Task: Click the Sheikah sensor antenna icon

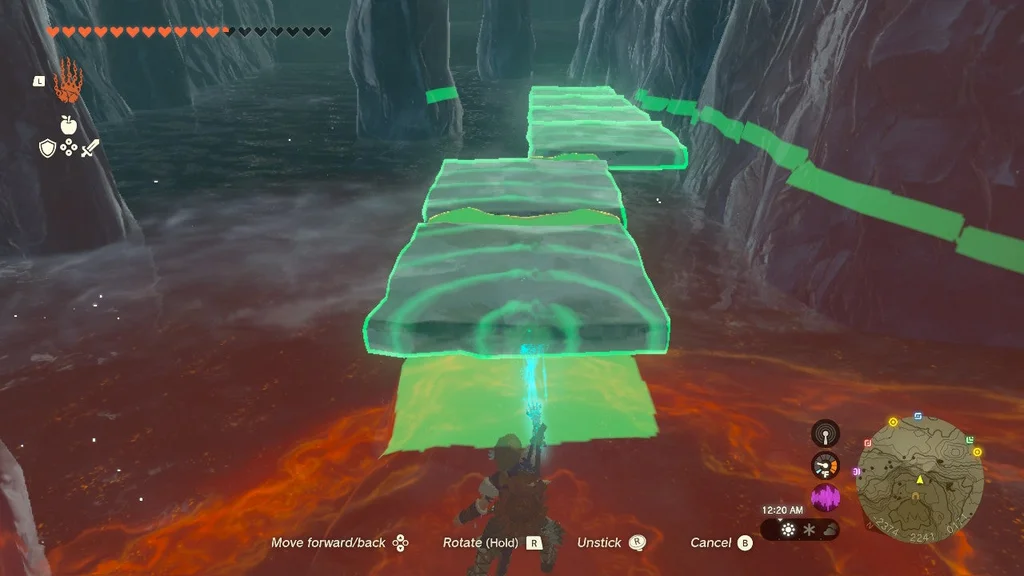Action: pyautogui.click(x=825, y=434)
